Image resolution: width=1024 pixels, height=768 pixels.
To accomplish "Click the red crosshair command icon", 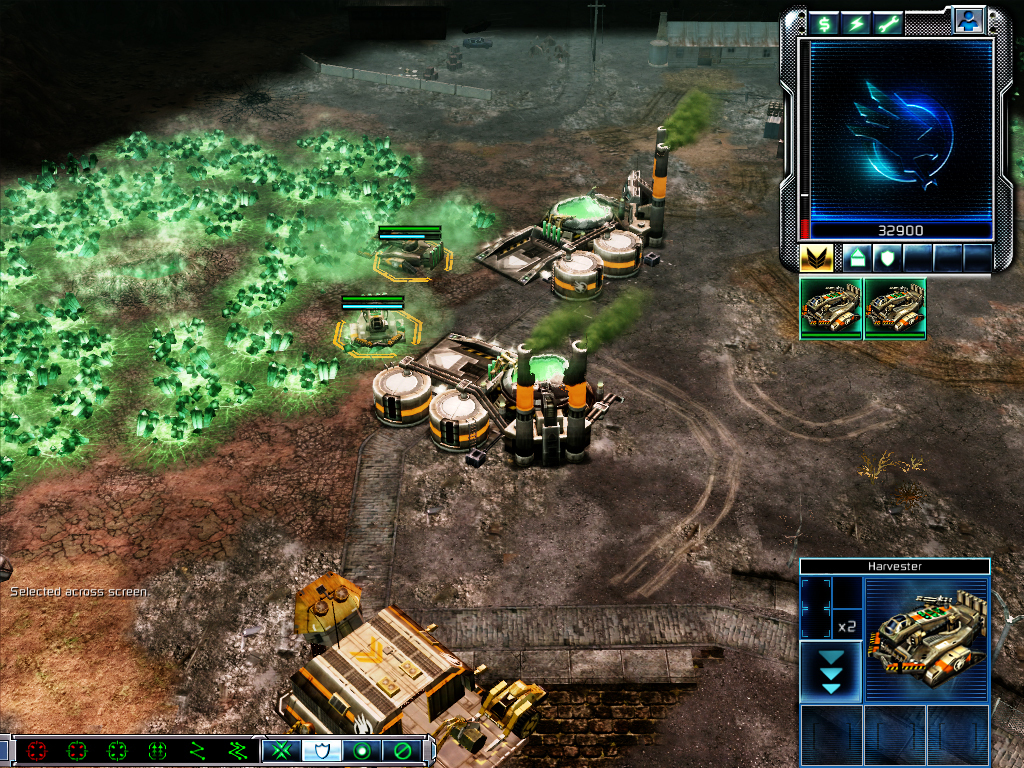I will coord(38,750).
